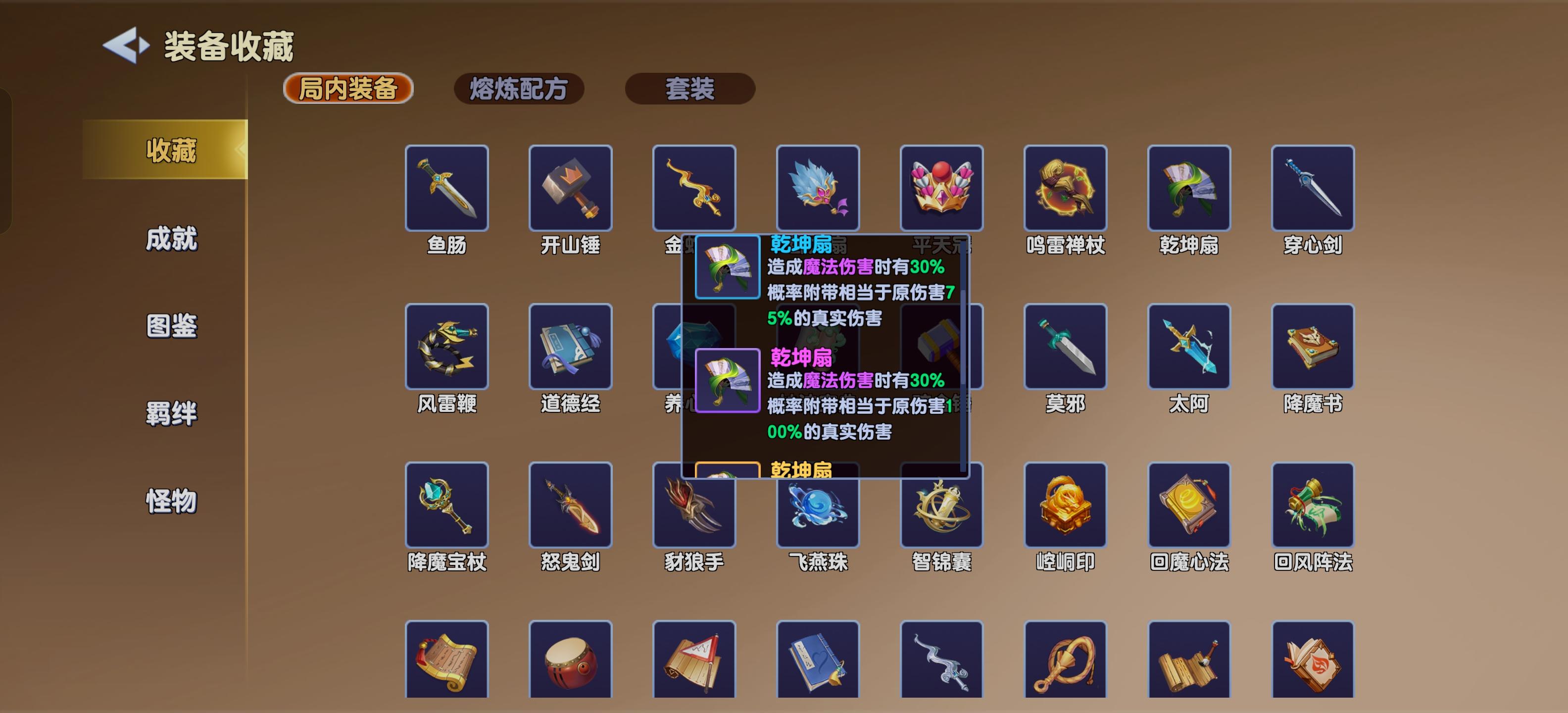Viewport: 1568px width, 713px height.
Task: Select the 崆峒印 golden seal icon
Action: (x=1066, y=506)
